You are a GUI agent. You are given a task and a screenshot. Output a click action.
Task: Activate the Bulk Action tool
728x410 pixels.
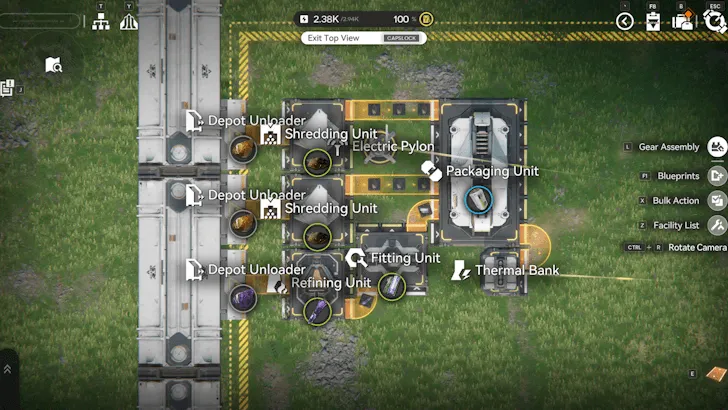coord(716,200)
